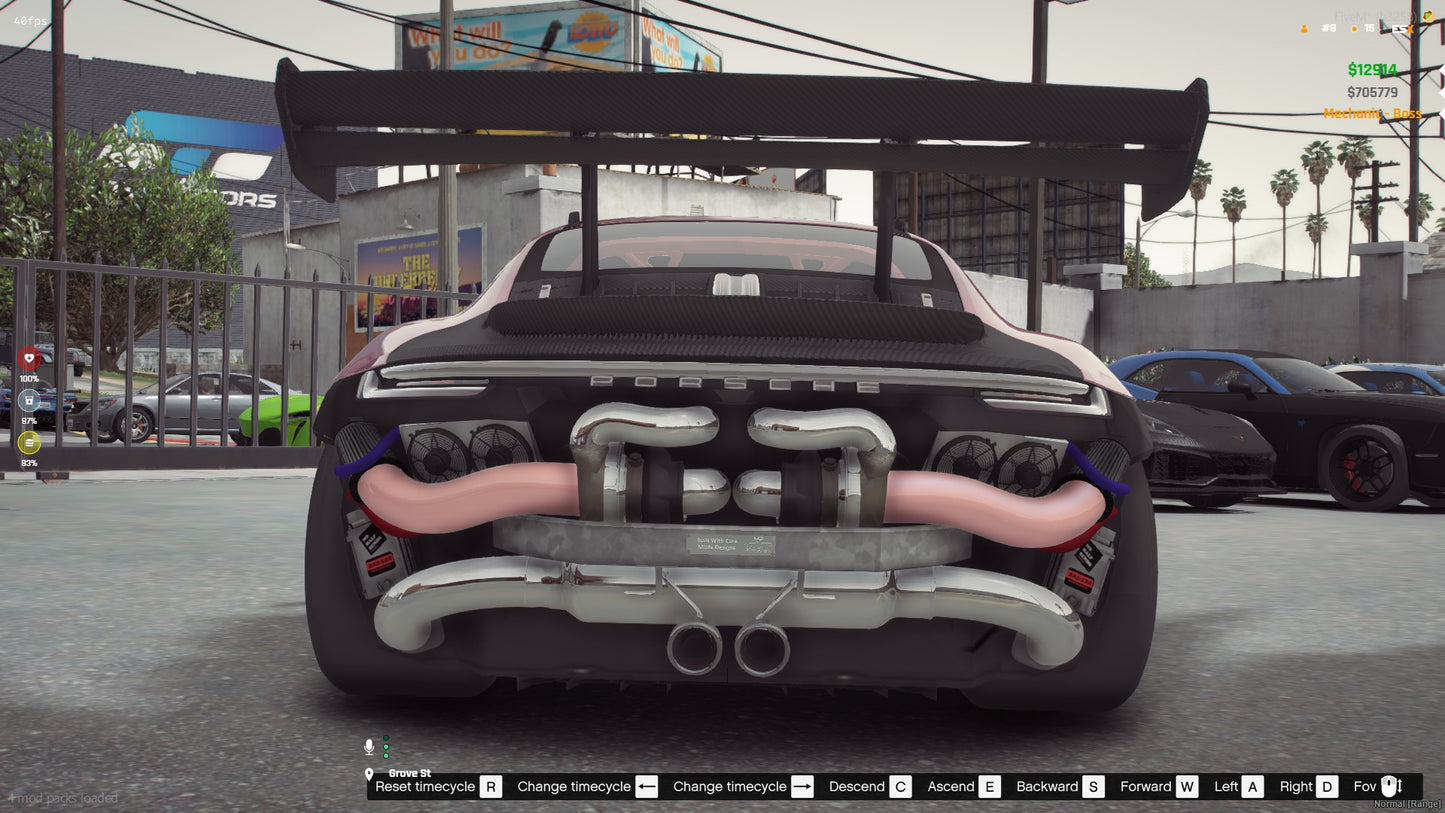
Task: Click the 83% hunger level indicator
Action: click(x=29, y=464)
